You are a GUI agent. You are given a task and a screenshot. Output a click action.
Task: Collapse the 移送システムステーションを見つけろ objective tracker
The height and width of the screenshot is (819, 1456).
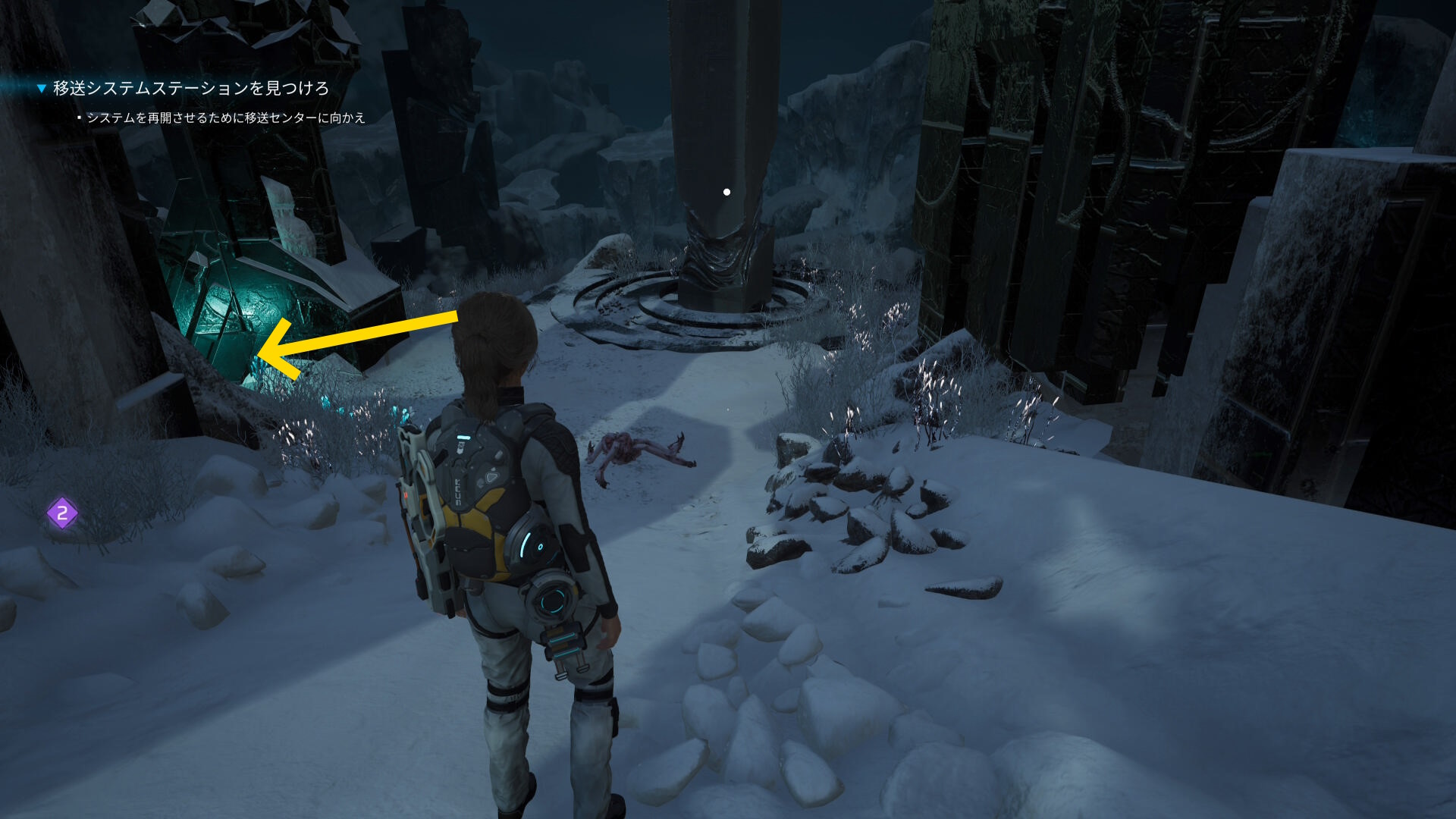point(42,89)
